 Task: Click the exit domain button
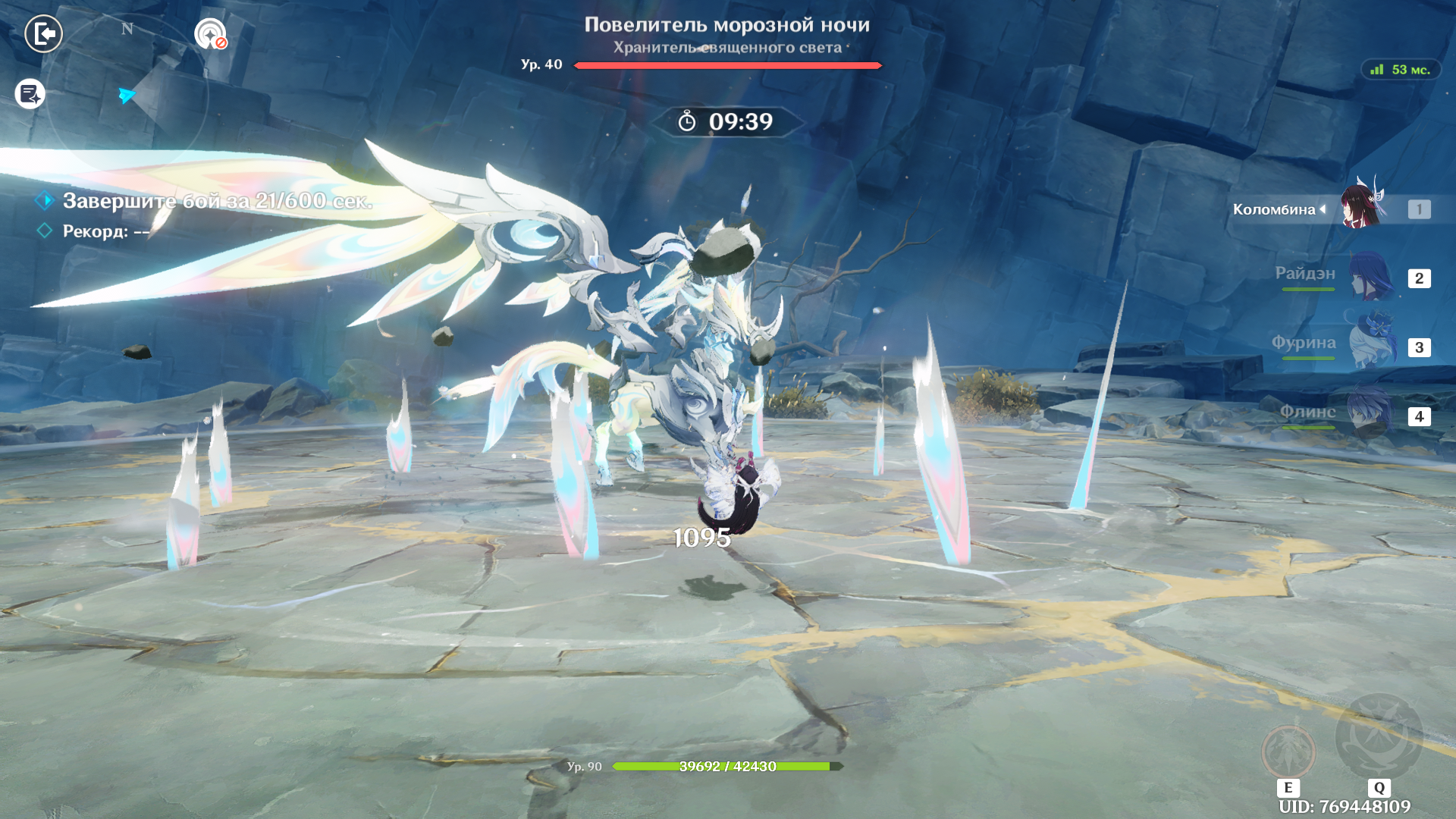(43, 34)
